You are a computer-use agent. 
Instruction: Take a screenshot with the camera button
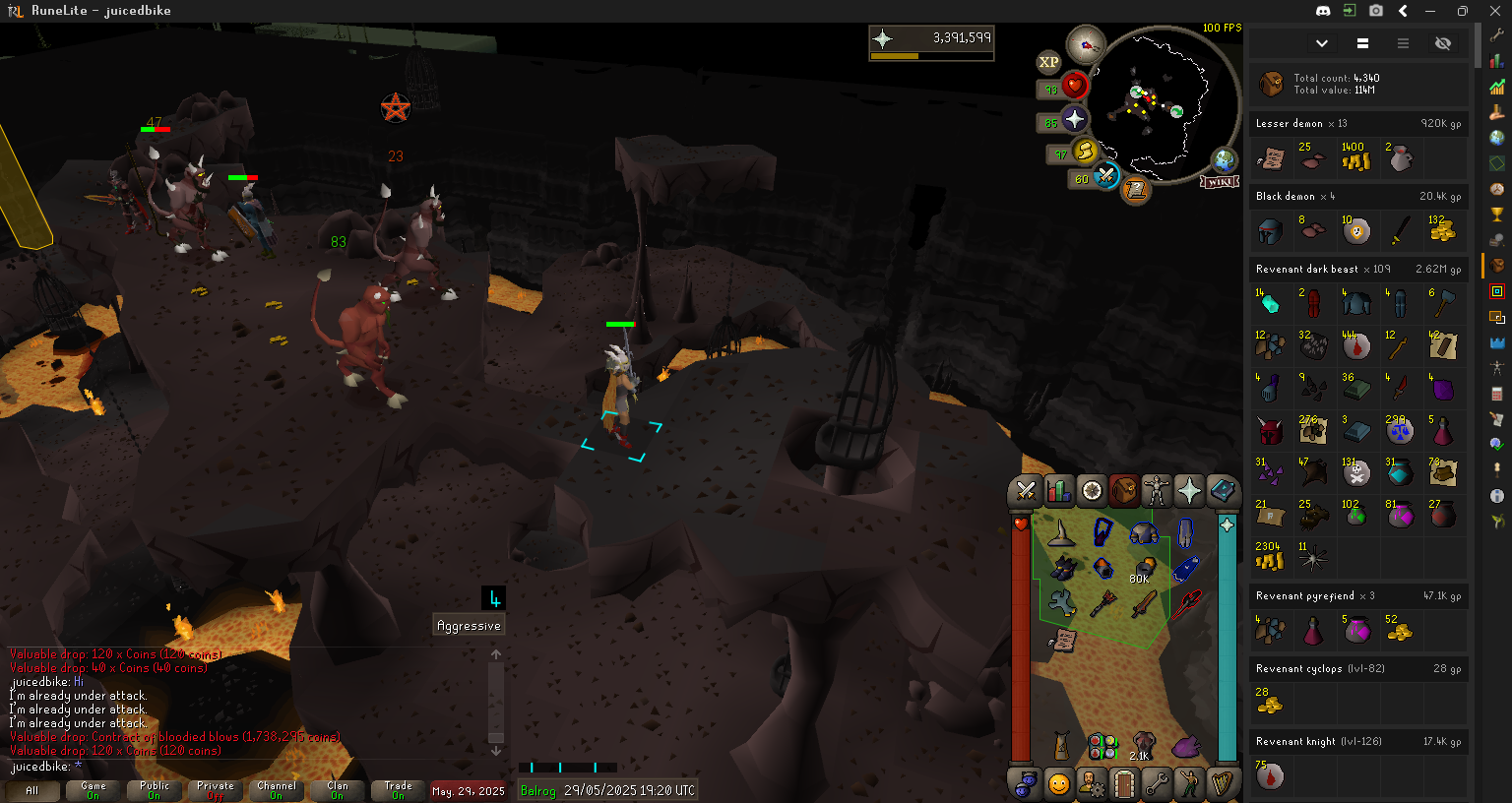1376,11
